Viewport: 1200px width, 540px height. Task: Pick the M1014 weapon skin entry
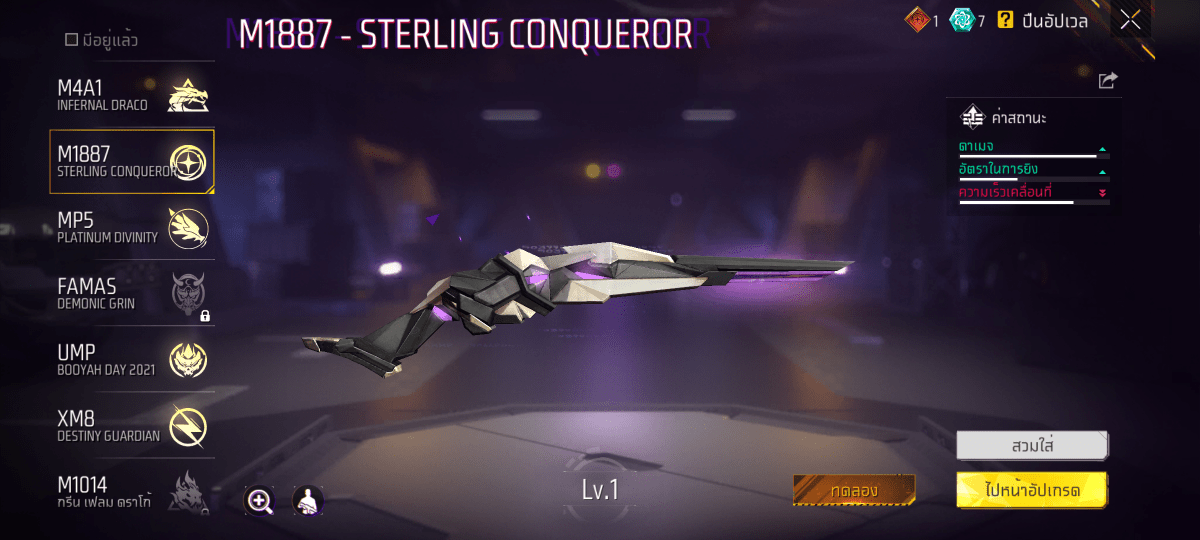(132, 492)
